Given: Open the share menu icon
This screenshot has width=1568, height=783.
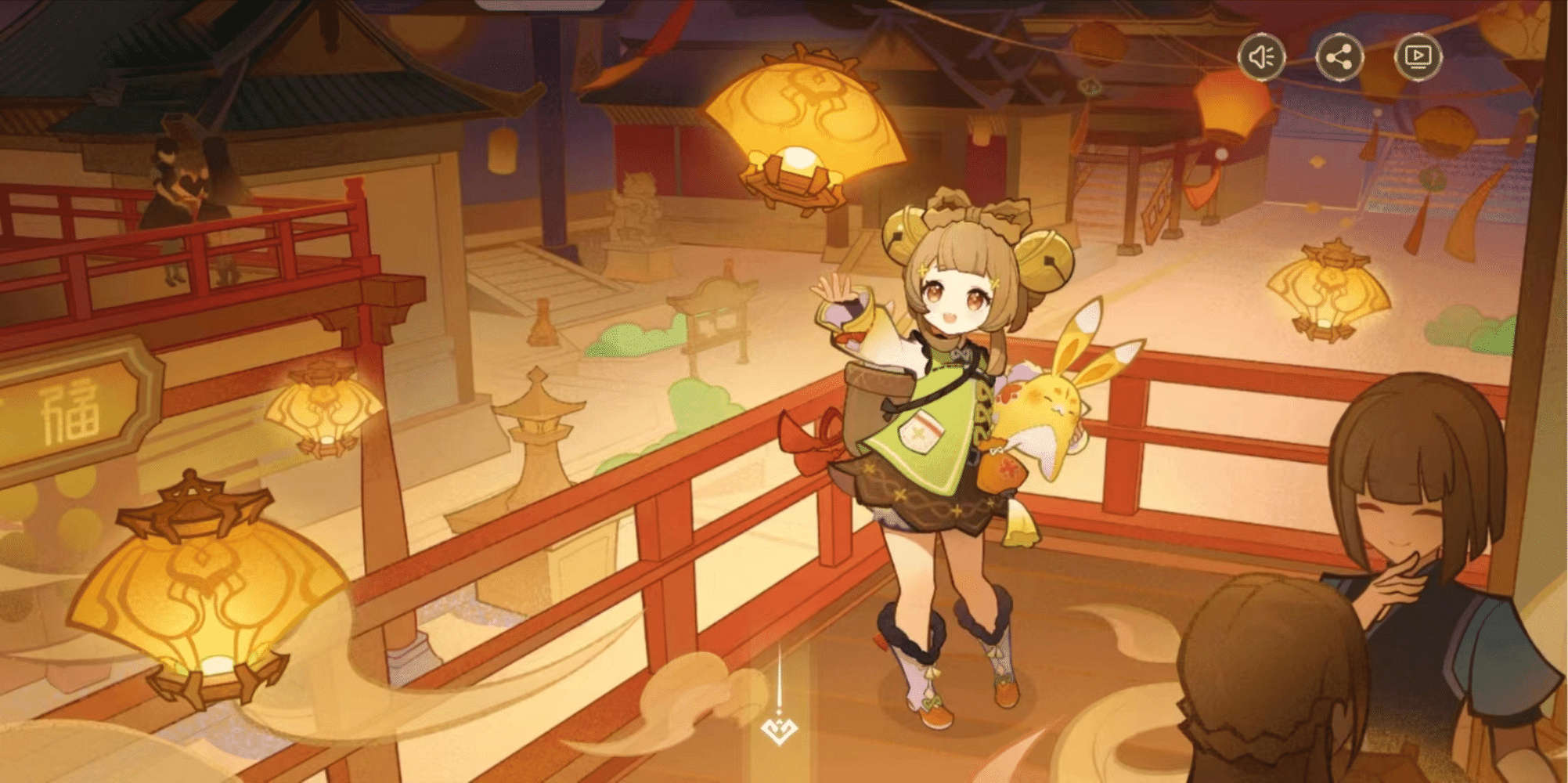Looking at the screenshot, I should (x=1340, y=56).
